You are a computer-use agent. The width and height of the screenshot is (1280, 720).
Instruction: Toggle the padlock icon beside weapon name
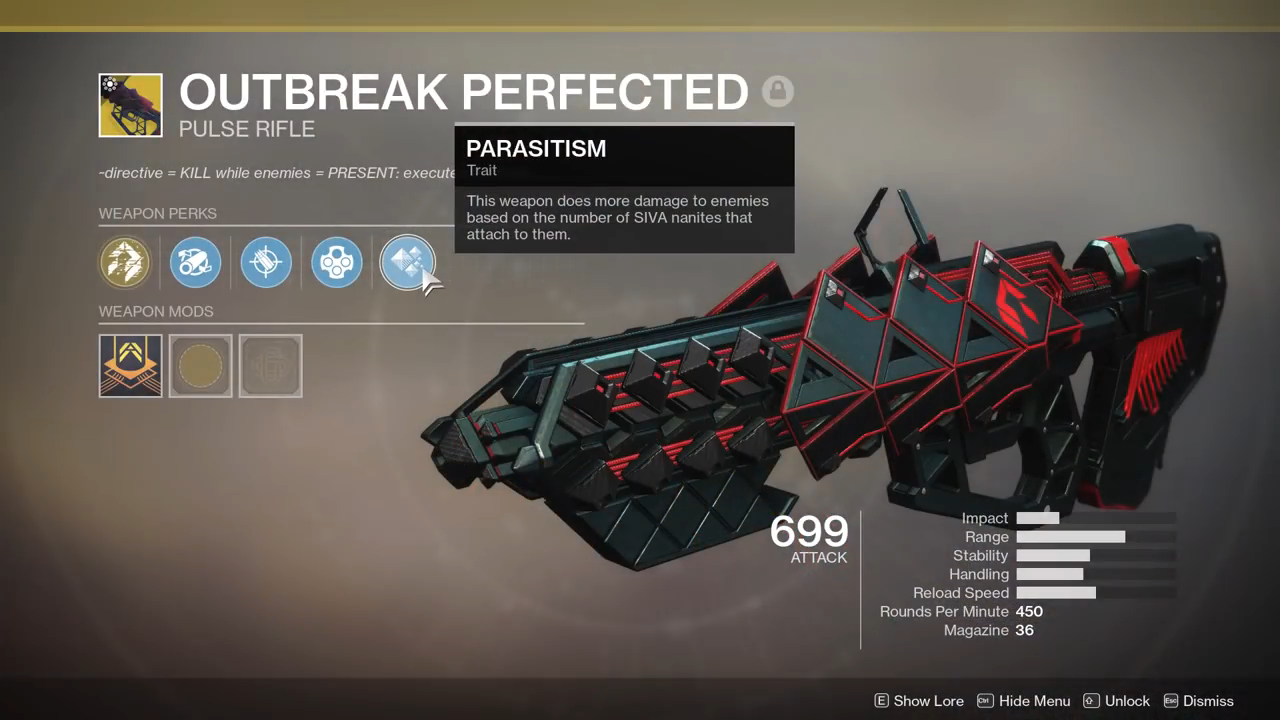(777, 92)
